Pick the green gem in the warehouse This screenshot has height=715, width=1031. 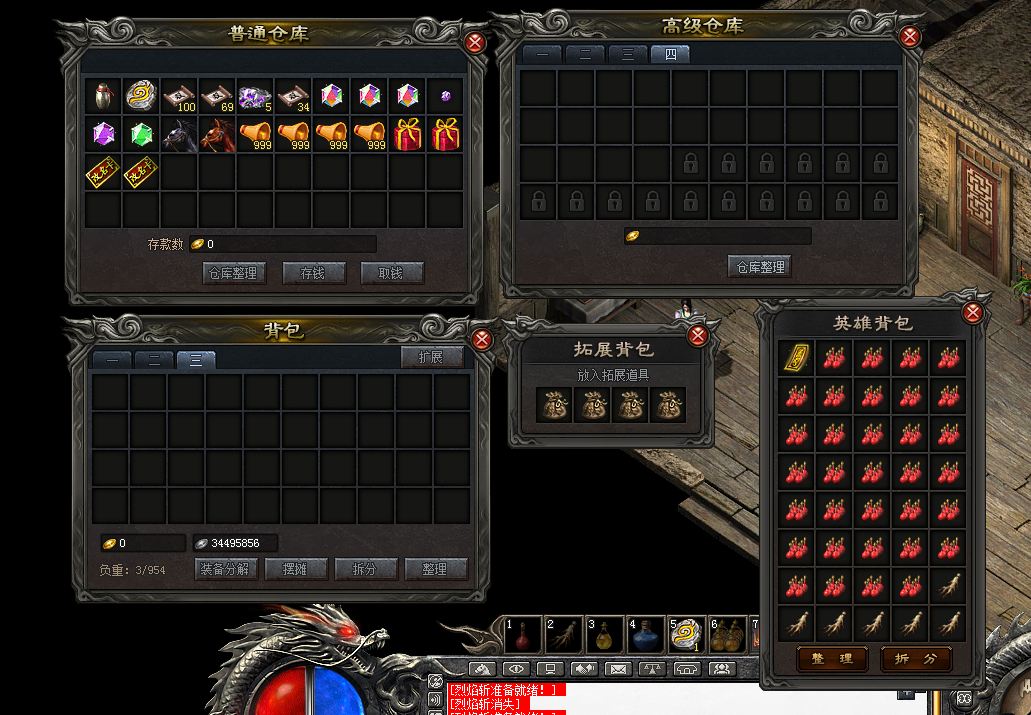coord(142,134)
